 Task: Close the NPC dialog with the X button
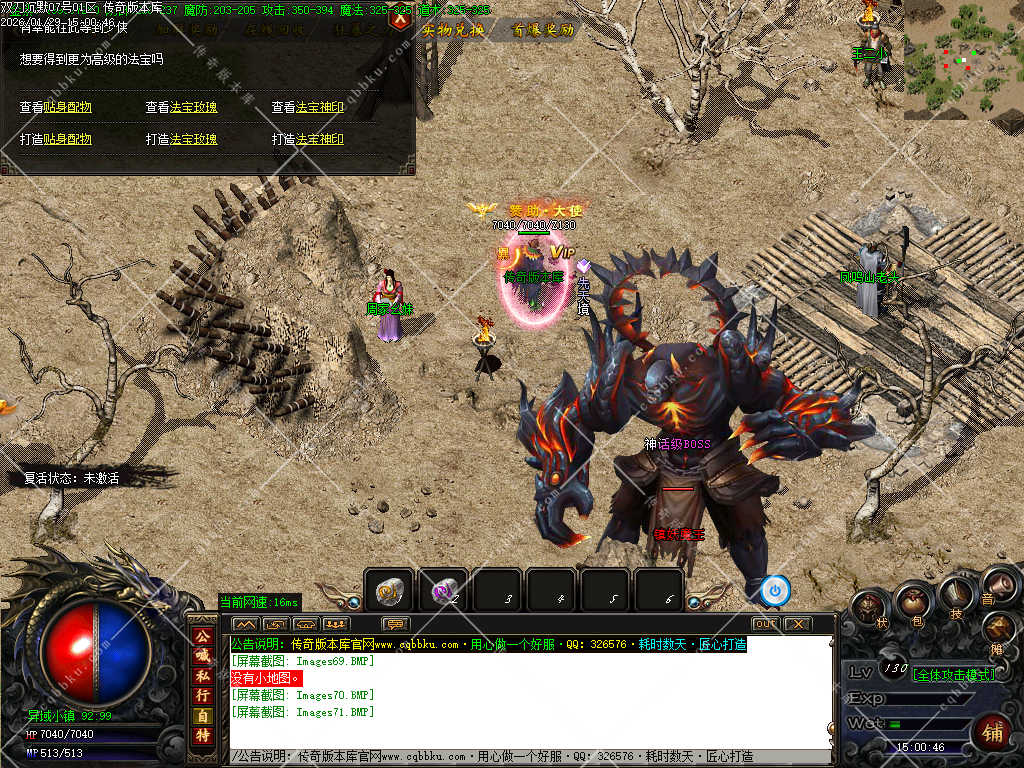coord(399,19)
